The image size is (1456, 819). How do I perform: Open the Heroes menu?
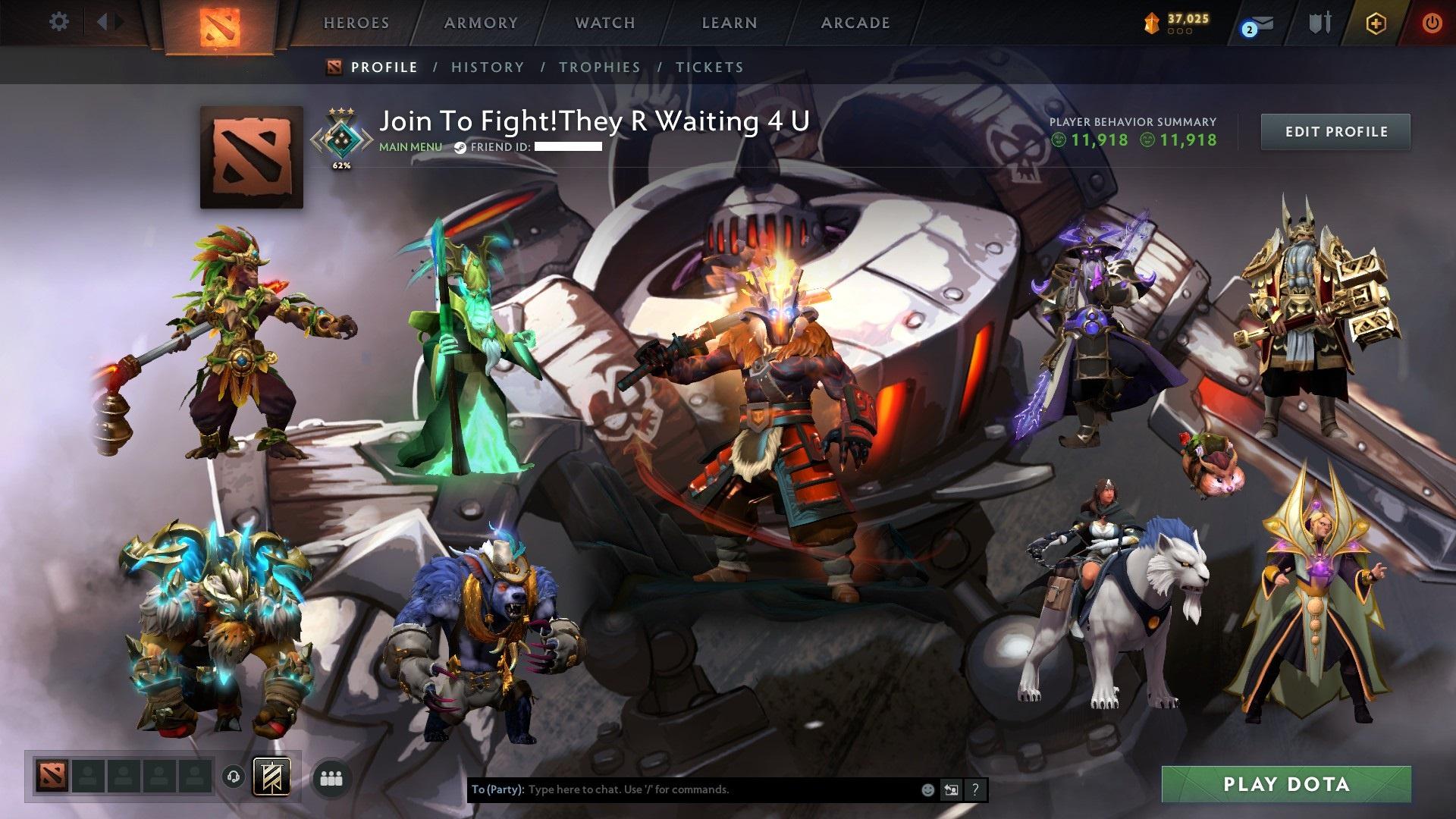(356, 23)
